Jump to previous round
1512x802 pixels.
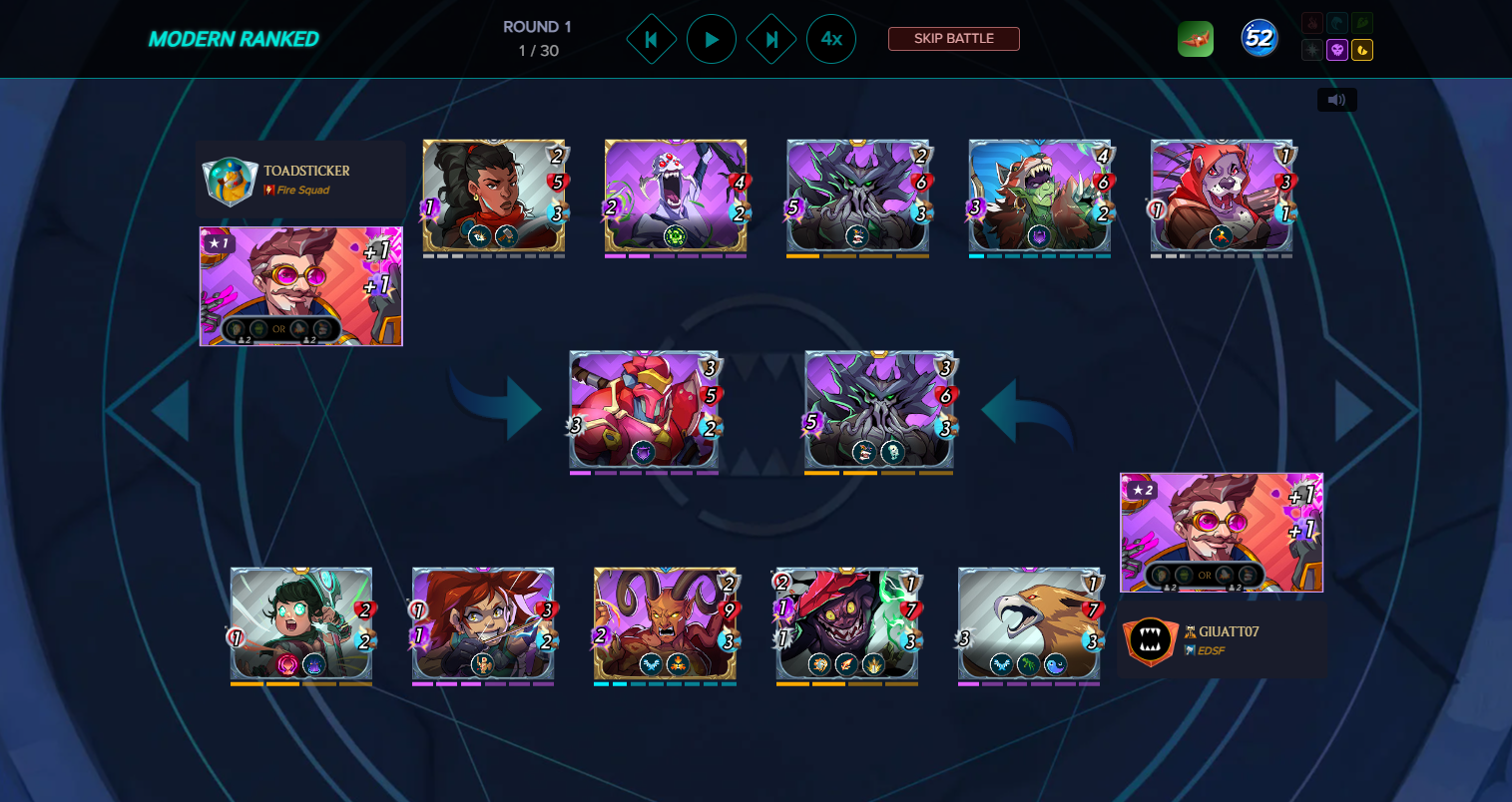click(x=652, y=40)
